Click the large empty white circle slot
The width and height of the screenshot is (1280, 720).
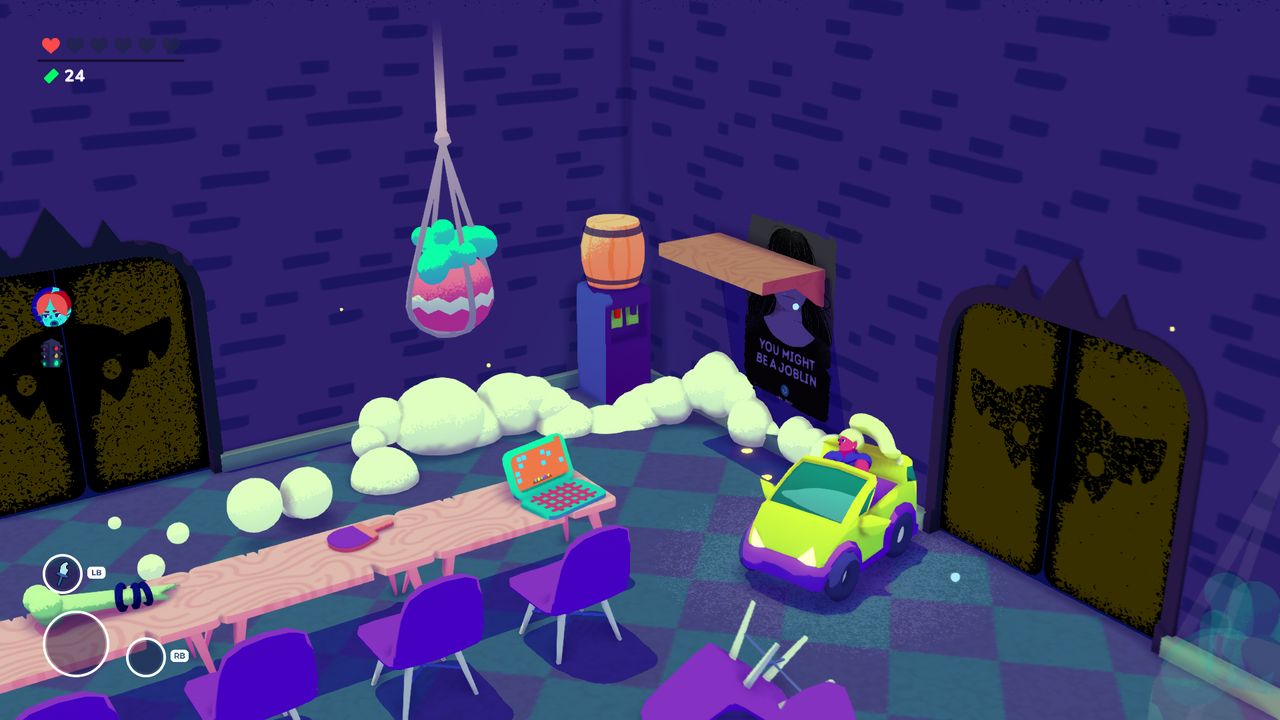click(x=77, y=644)
